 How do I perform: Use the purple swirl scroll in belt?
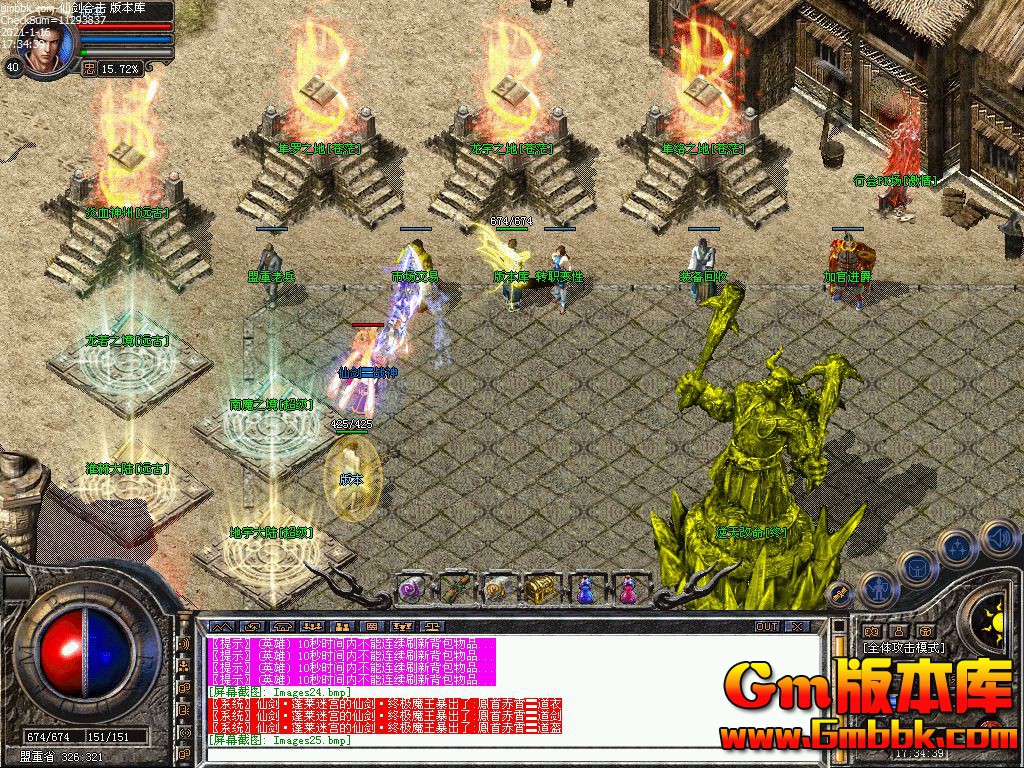click(x=412, y=590)
